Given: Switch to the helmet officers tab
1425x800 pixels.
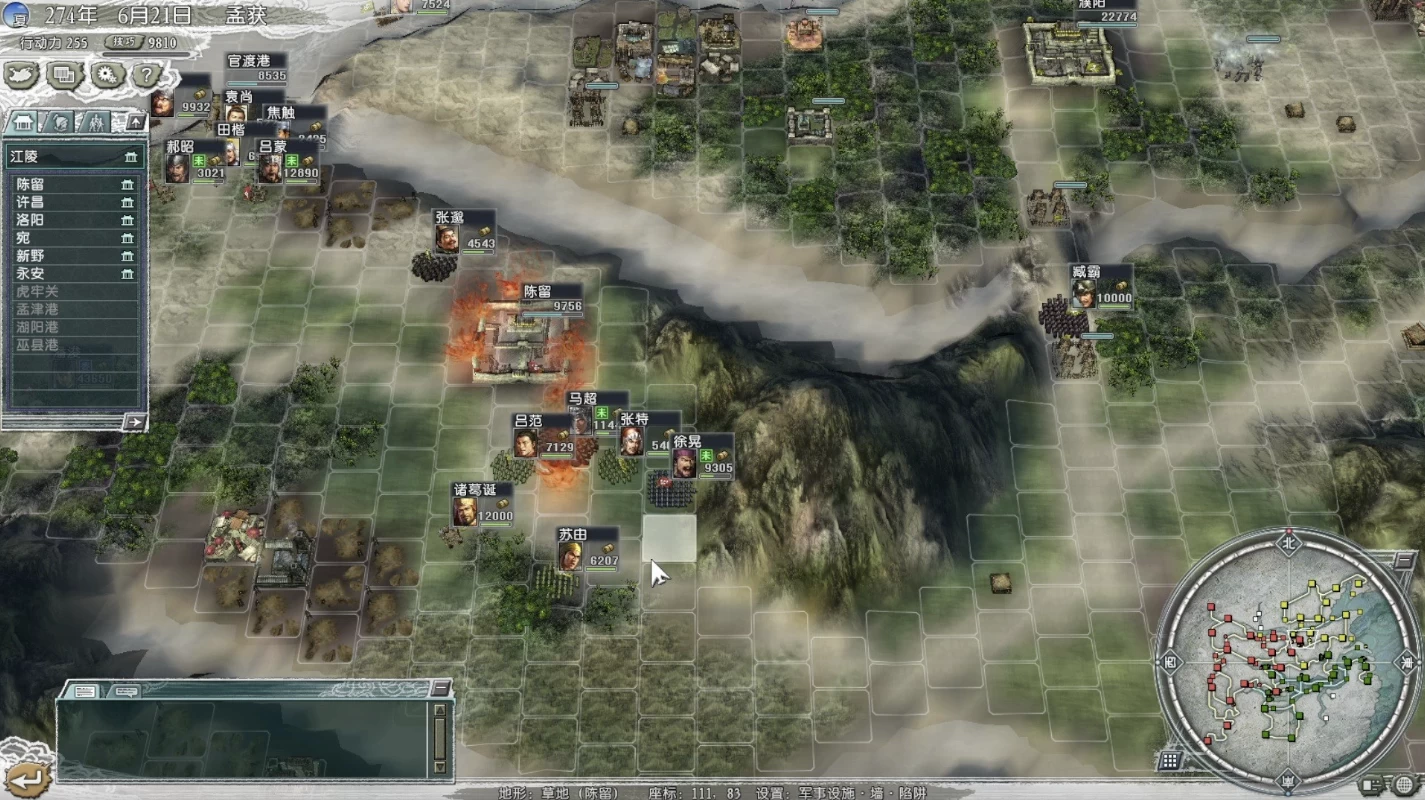Looking at the screenshot, I should click(60, 122).
